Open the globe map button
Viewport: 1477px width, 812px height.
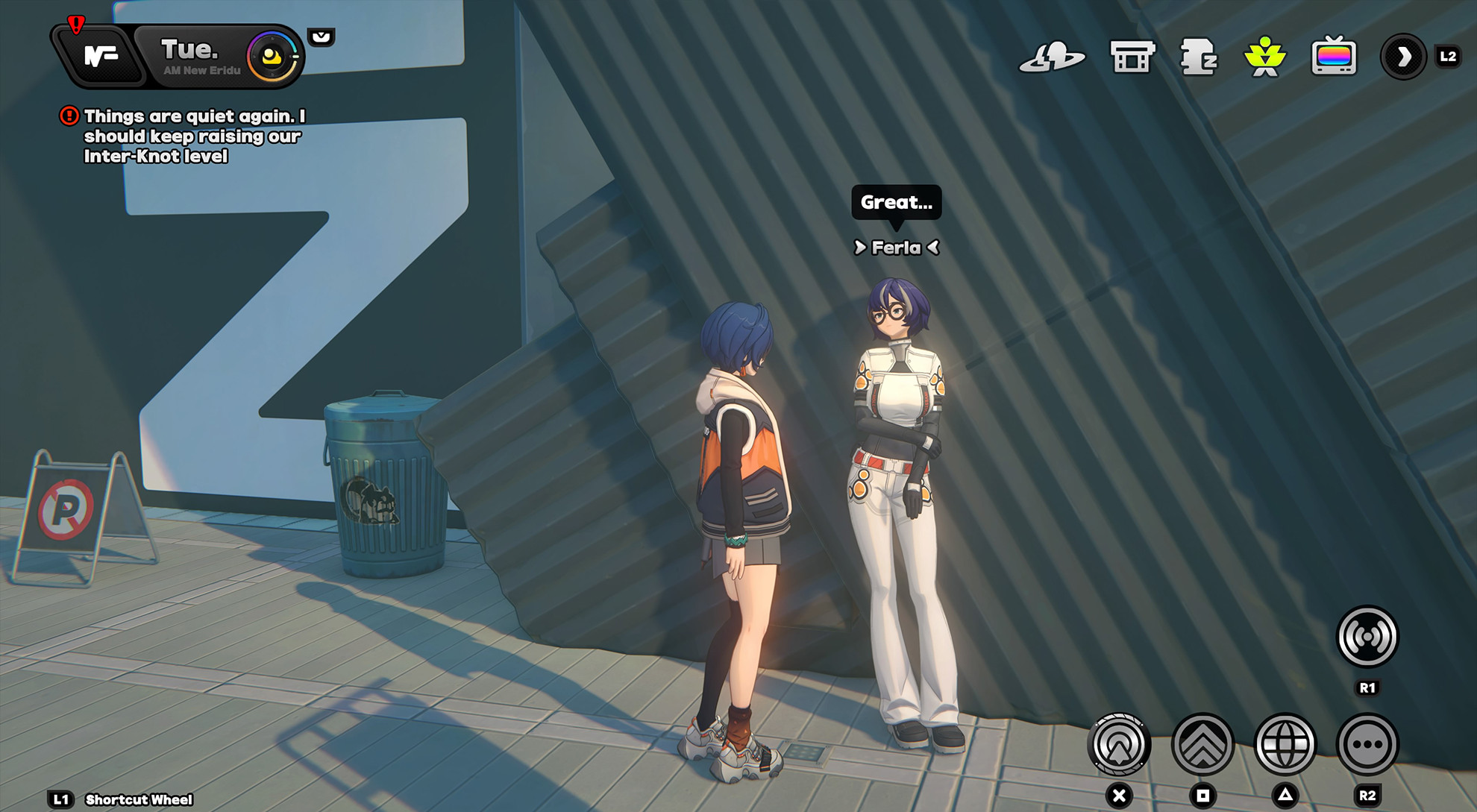(x=1285, y=744)
